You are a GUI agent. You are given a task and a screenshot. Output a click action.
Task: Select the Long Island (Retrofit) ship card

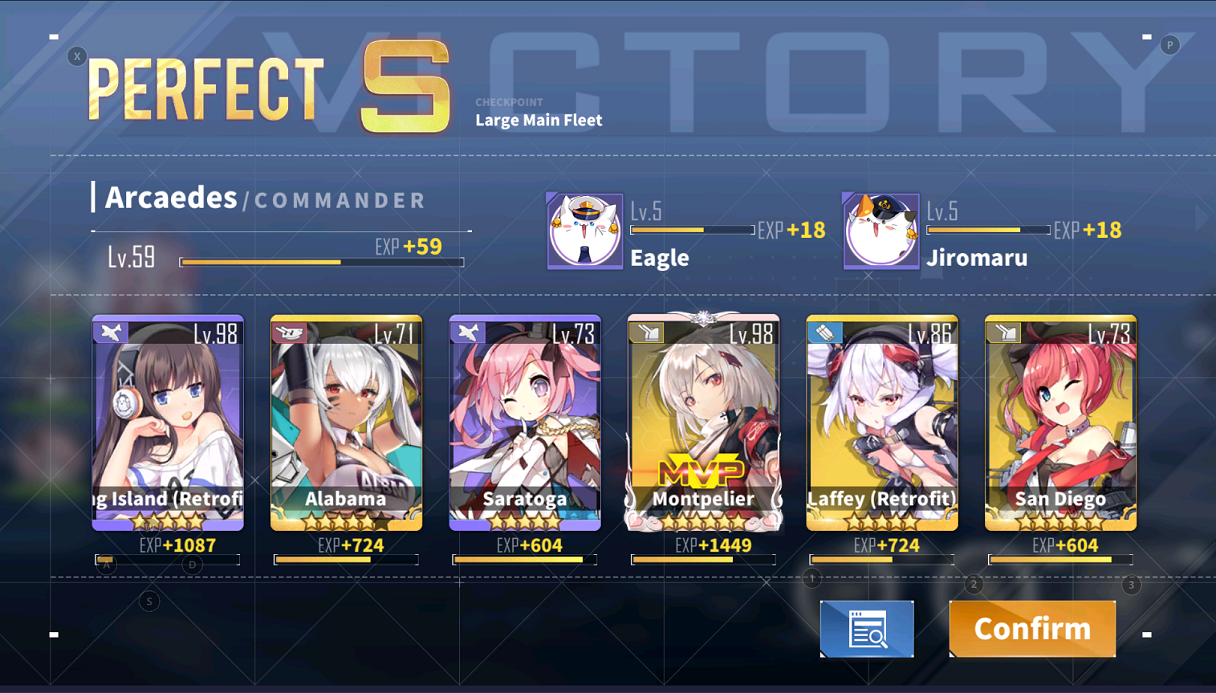coord(168,422)
